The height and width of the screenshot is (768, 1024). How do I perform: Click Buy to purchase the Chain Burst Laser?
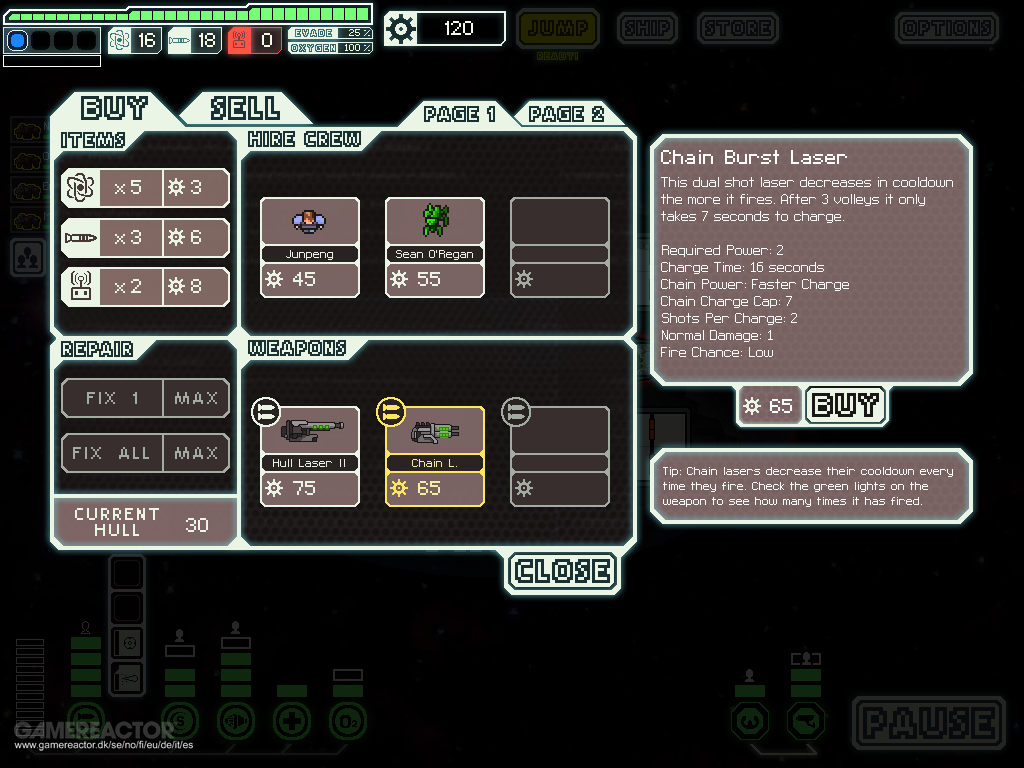click(845, 405)
